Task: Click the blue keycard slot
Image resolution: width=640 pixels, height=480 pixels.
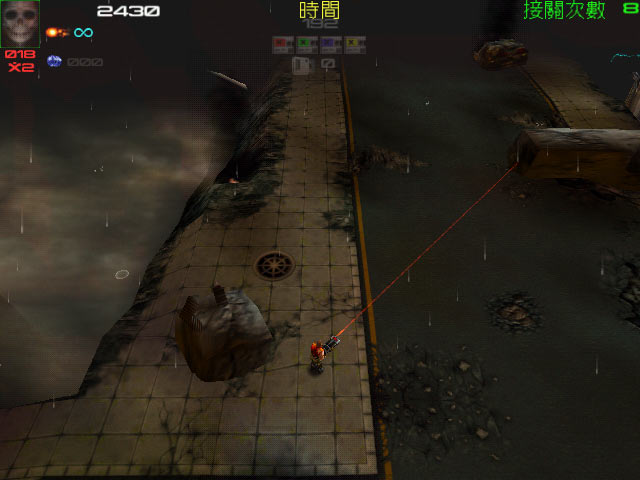Action: [331, 45]
